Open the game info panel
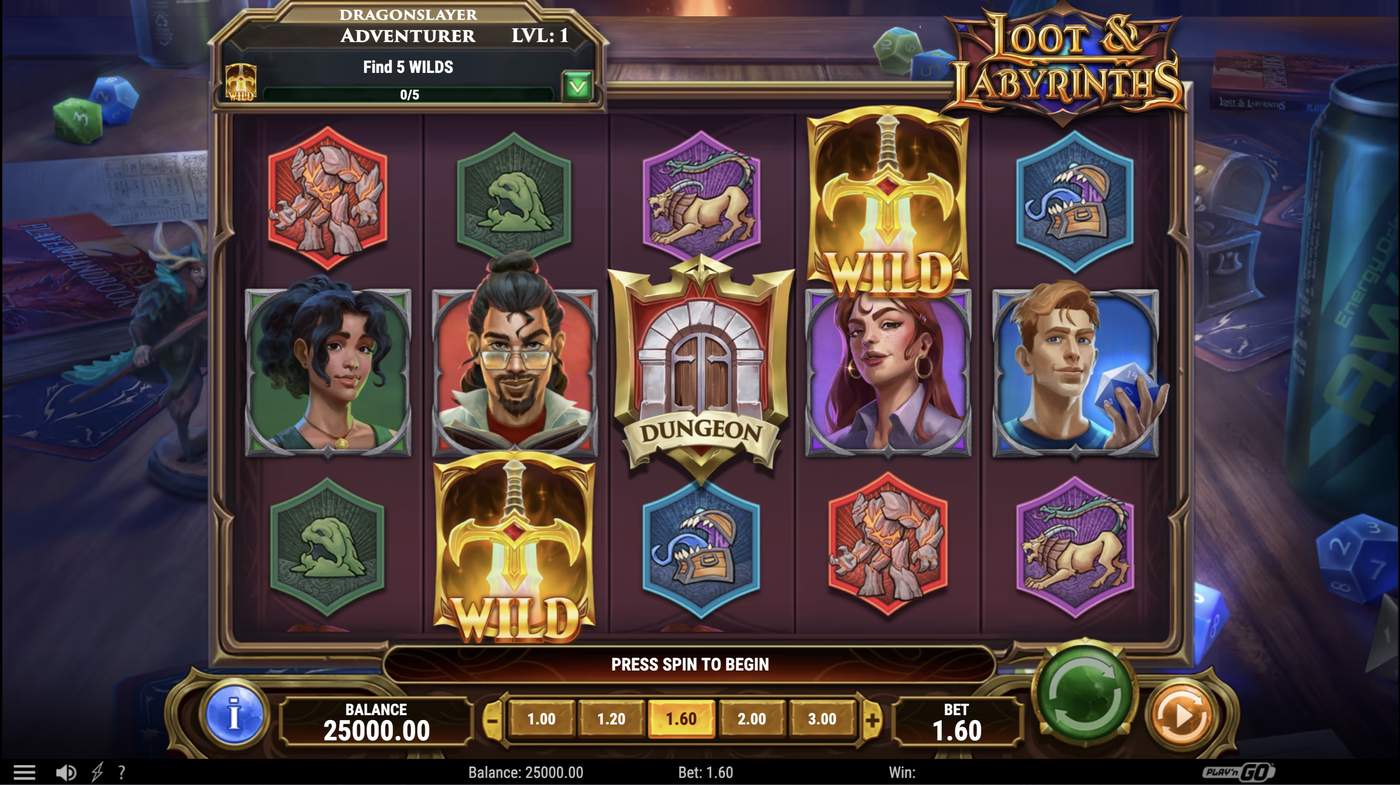 [234, 717]
